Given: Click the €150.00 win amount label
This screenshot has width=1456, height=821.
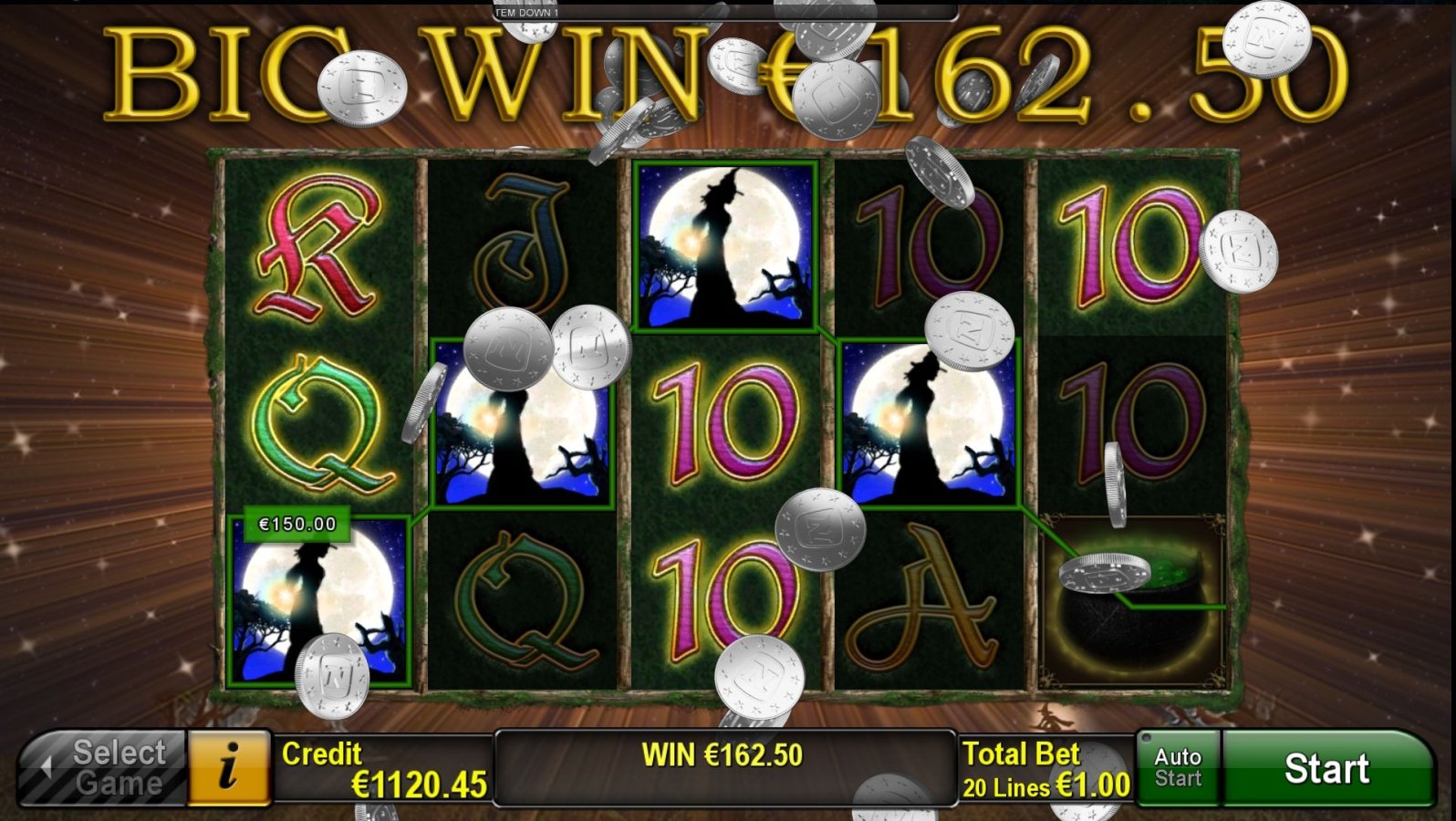Looking at the screenshot, I should tap(296, 524).
